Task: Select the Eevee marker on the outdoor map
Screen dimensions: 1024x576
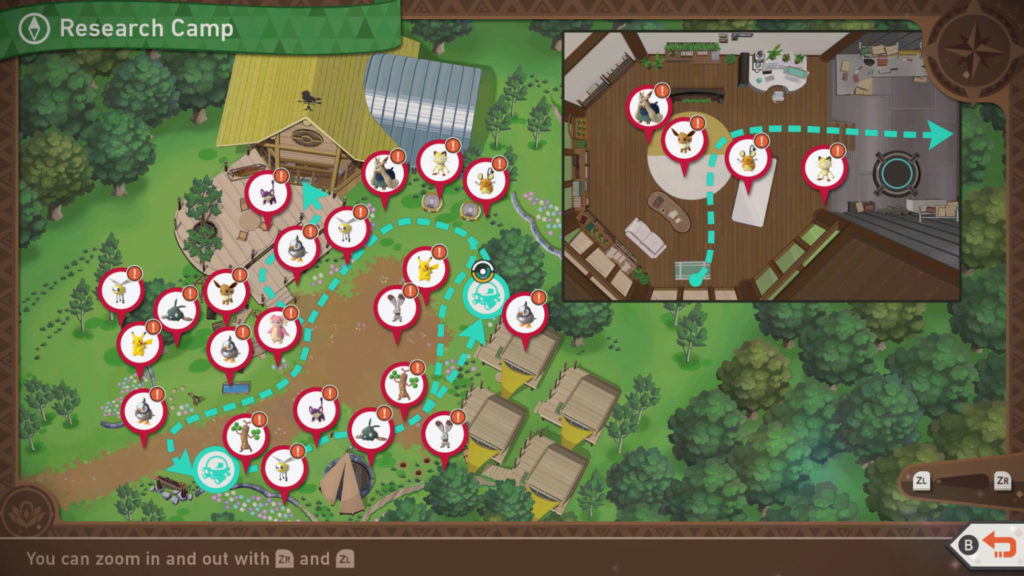Action: pyautogui.click(x=226, y=290)
